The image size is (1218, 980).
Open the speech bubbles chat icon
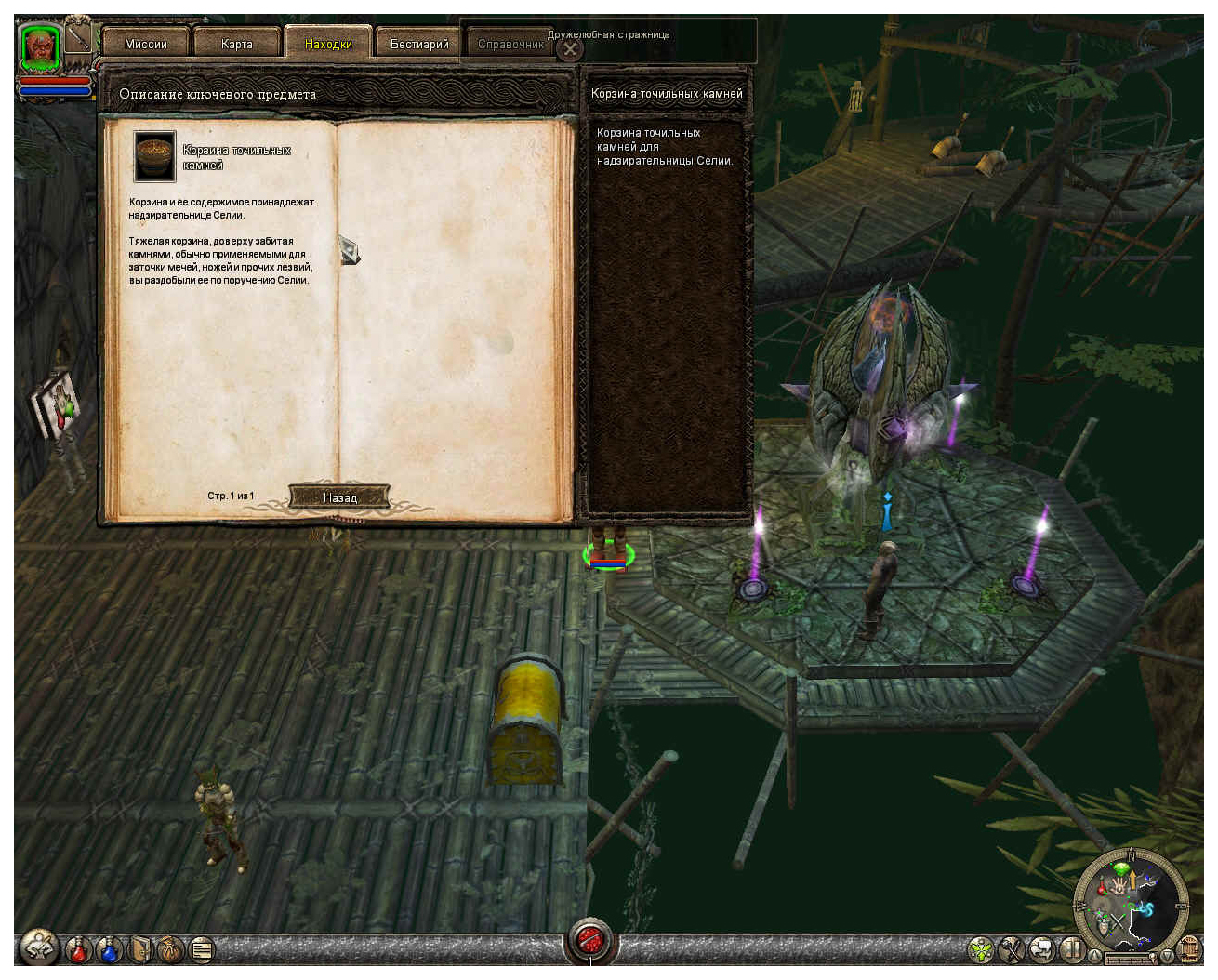(x=1041, y=950)
